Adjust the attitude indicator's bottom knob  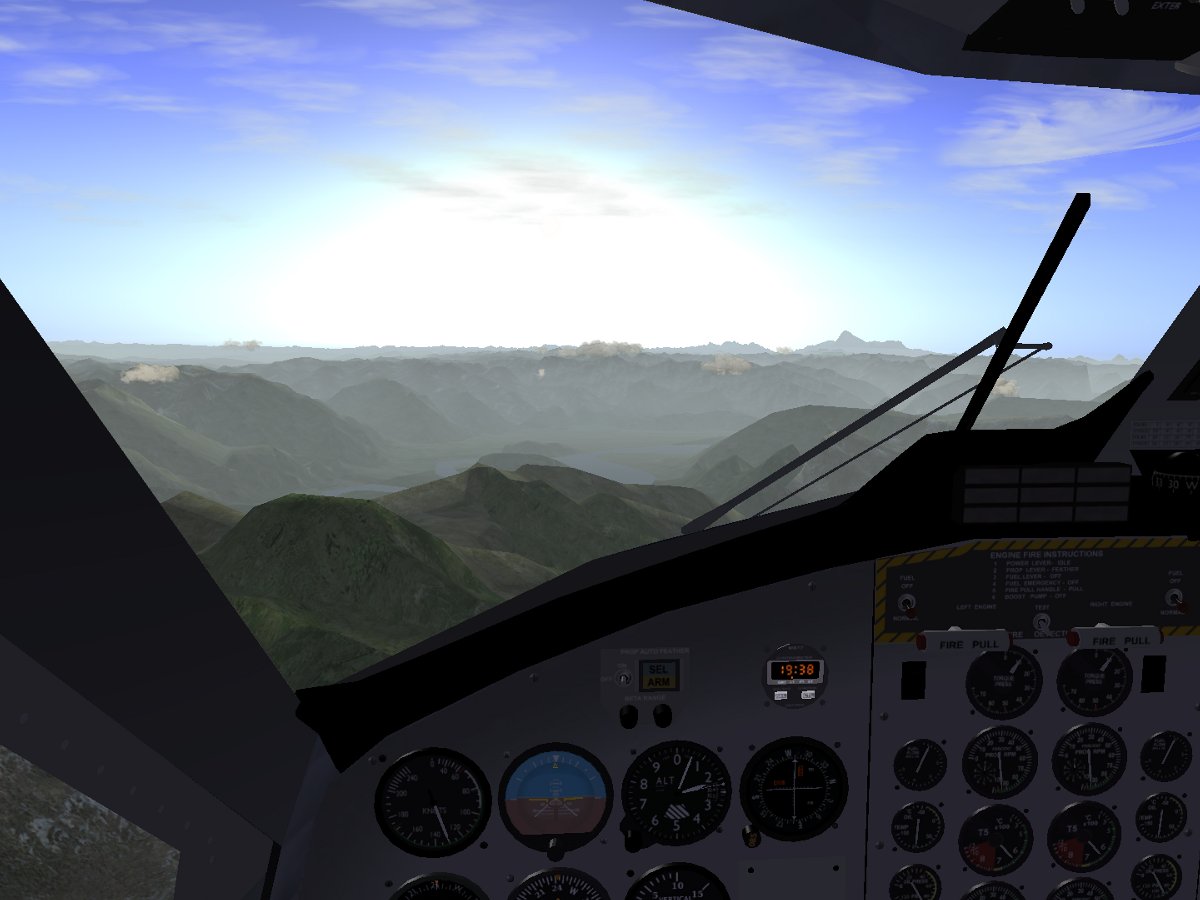[x=556, y=849]
